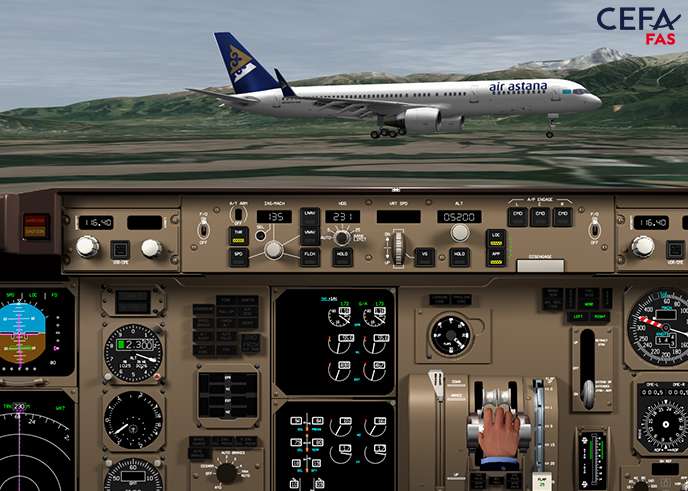Engage the left CMD autopilot button
The width and height of the screenshot is (688, 491).
point(517,215)
